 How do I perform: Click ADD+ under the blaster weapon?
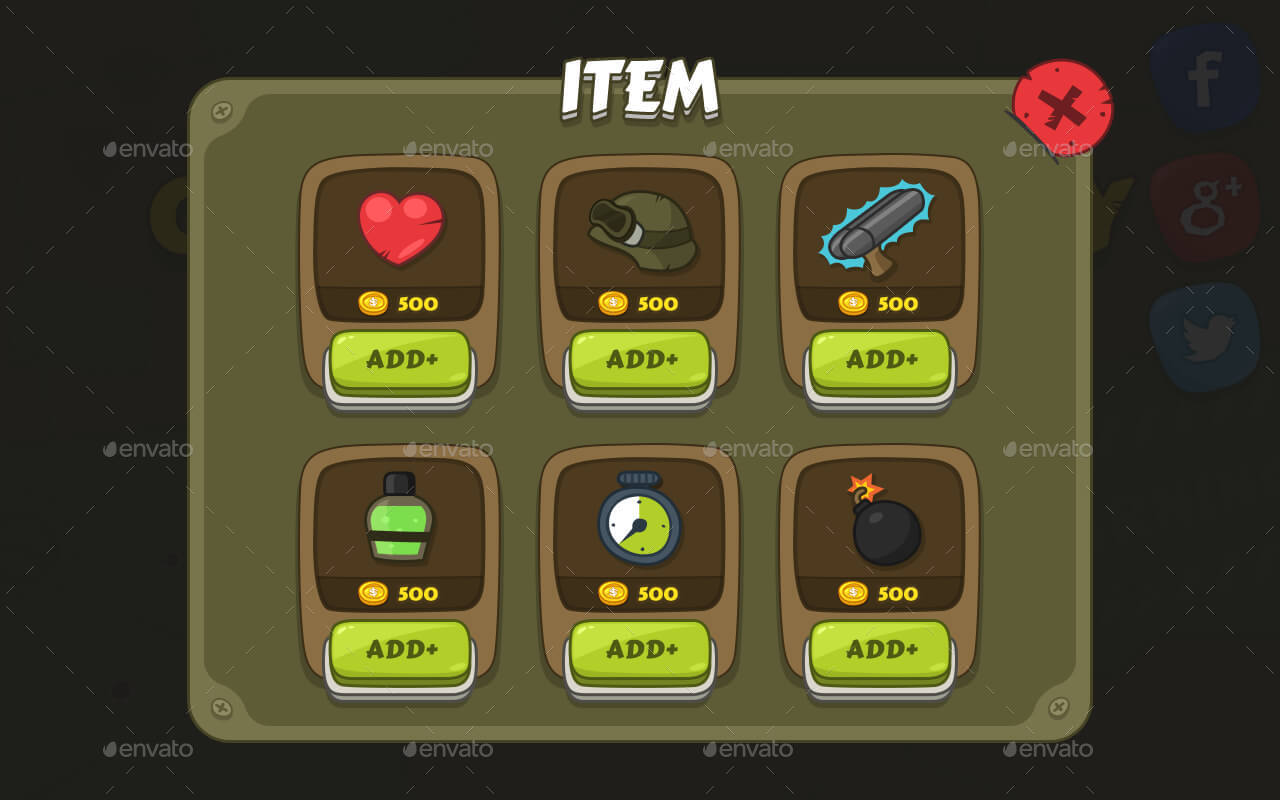pyautogui.click(x=878, y=358)
